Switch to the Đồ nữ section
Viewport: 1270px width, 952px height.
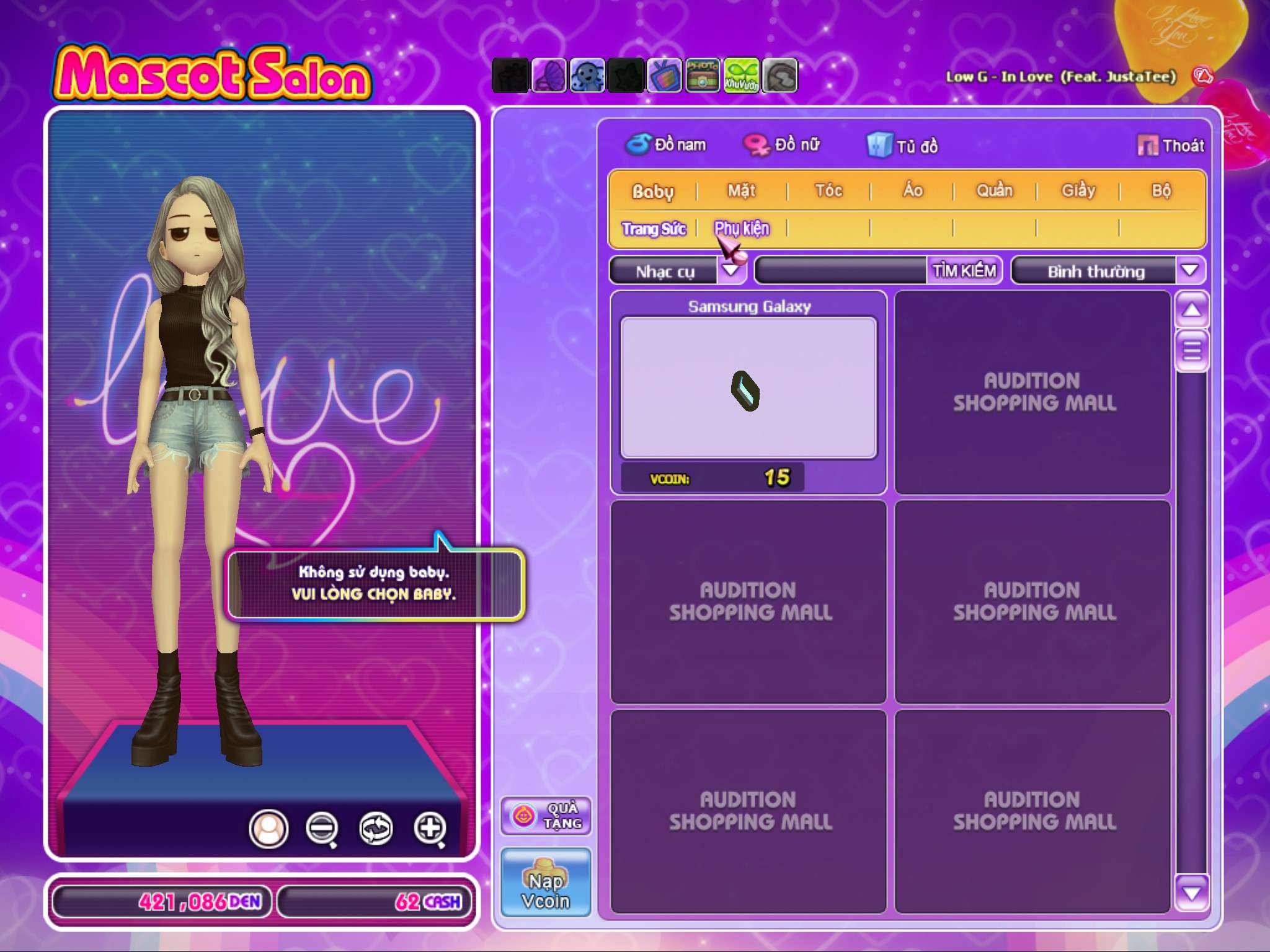tap(783, 145)
